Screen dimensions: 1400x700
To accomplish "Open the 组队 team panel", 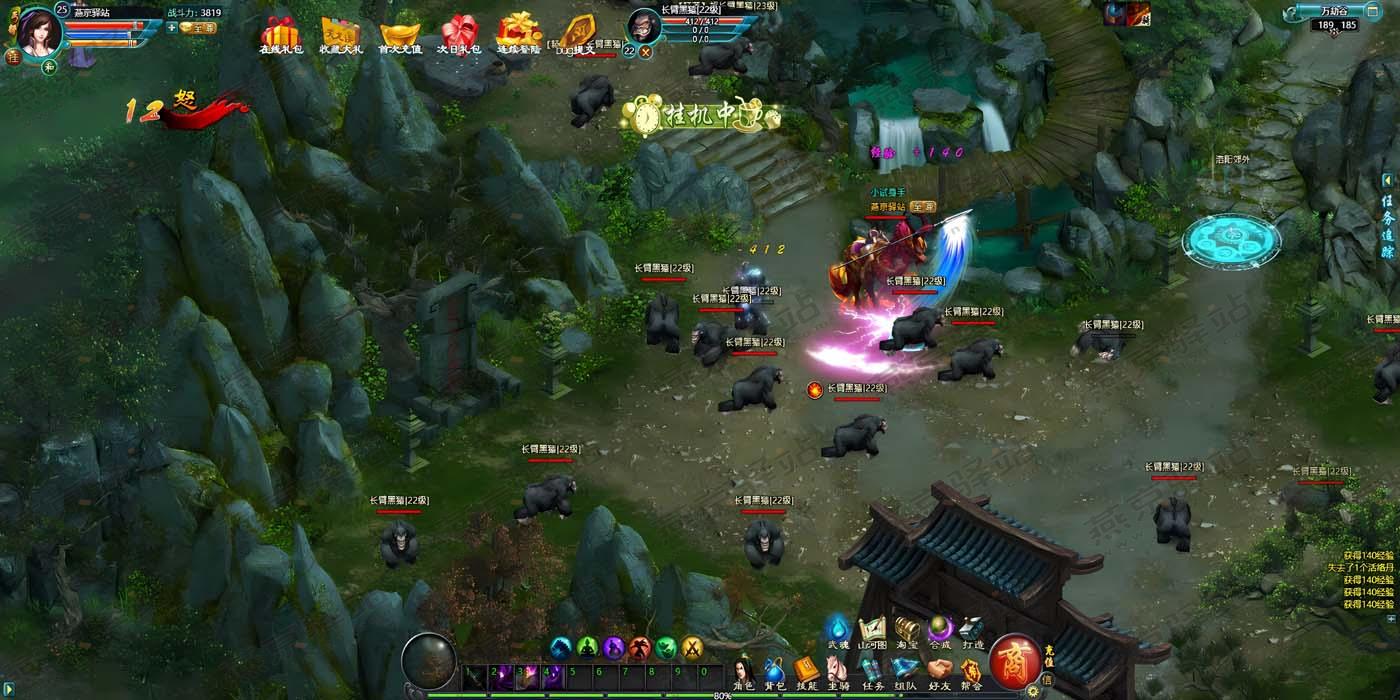I will 905,671.
